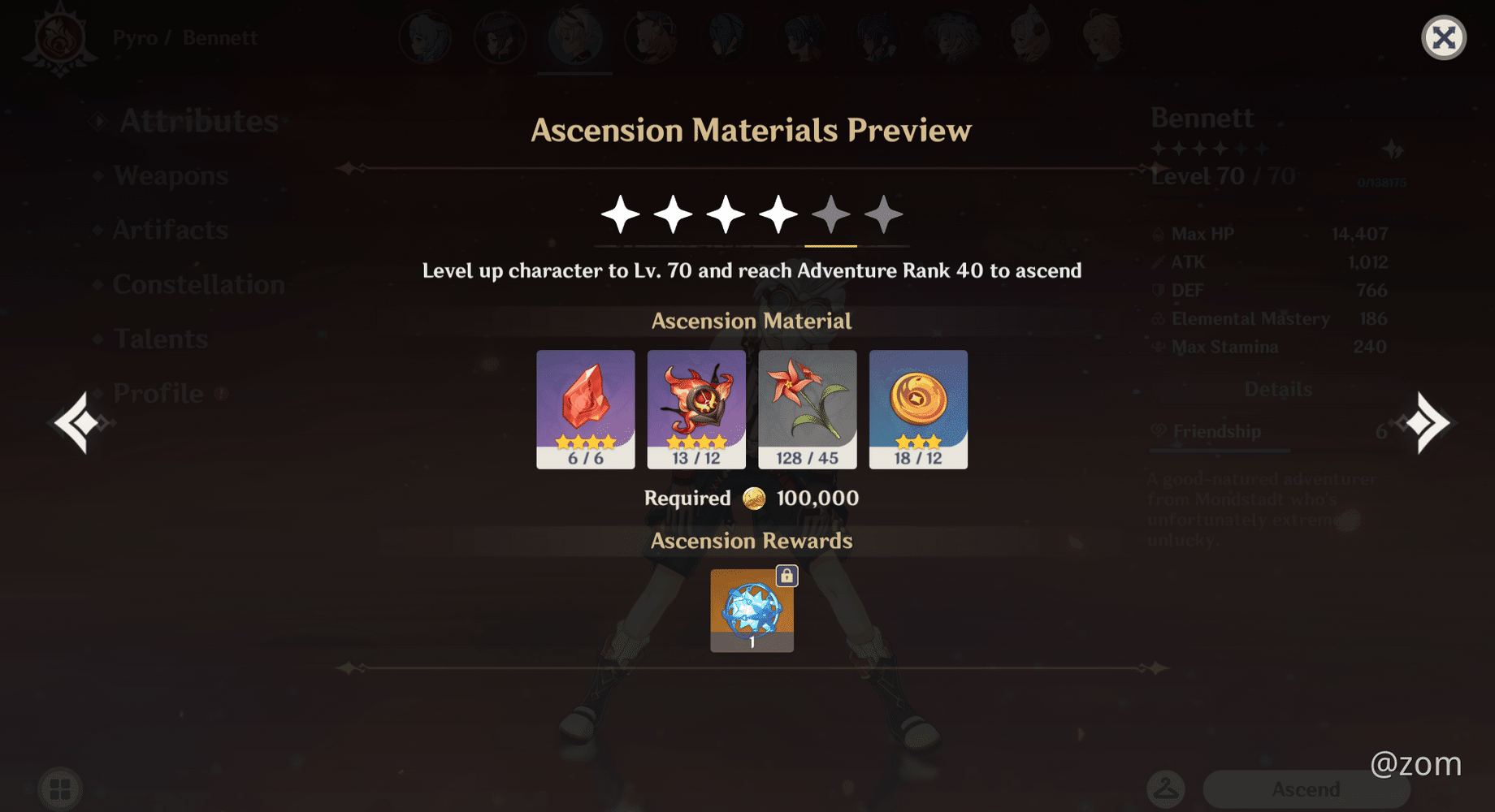Switch to the Talents section
The image size is (1495, 812).
click(160, 339)
